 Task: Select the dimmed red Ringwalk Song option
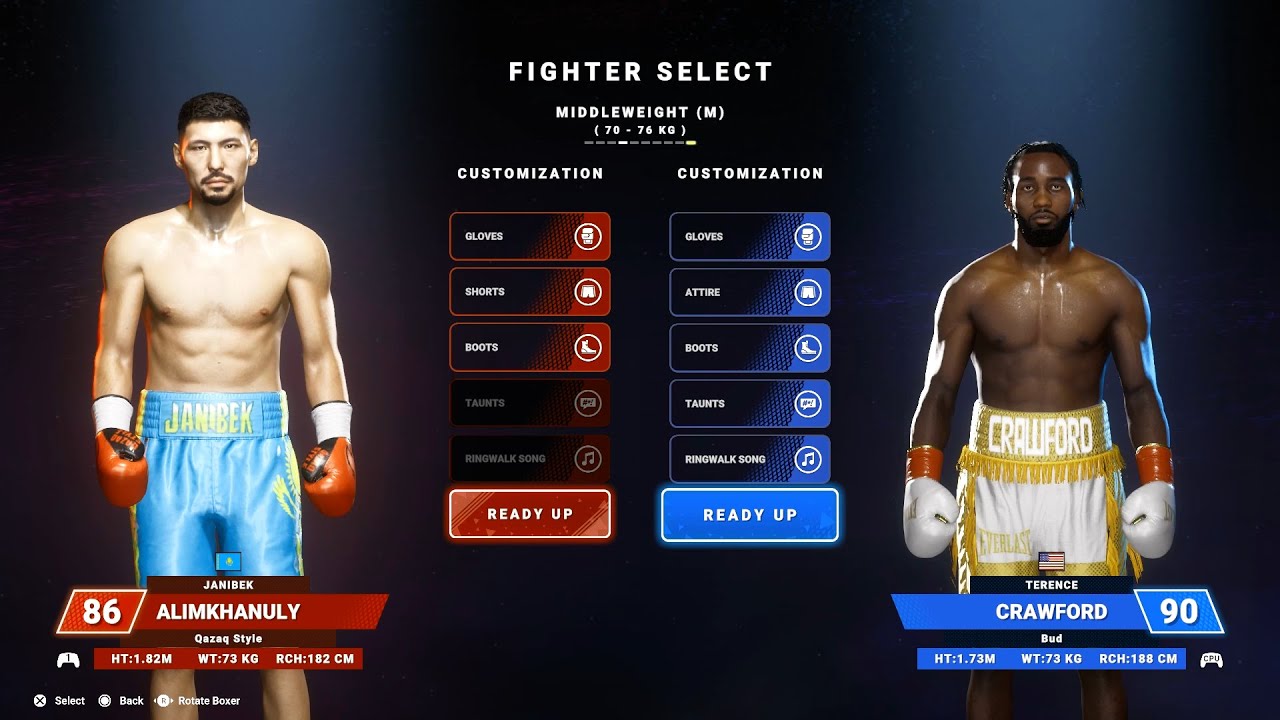tap(529, 459)
